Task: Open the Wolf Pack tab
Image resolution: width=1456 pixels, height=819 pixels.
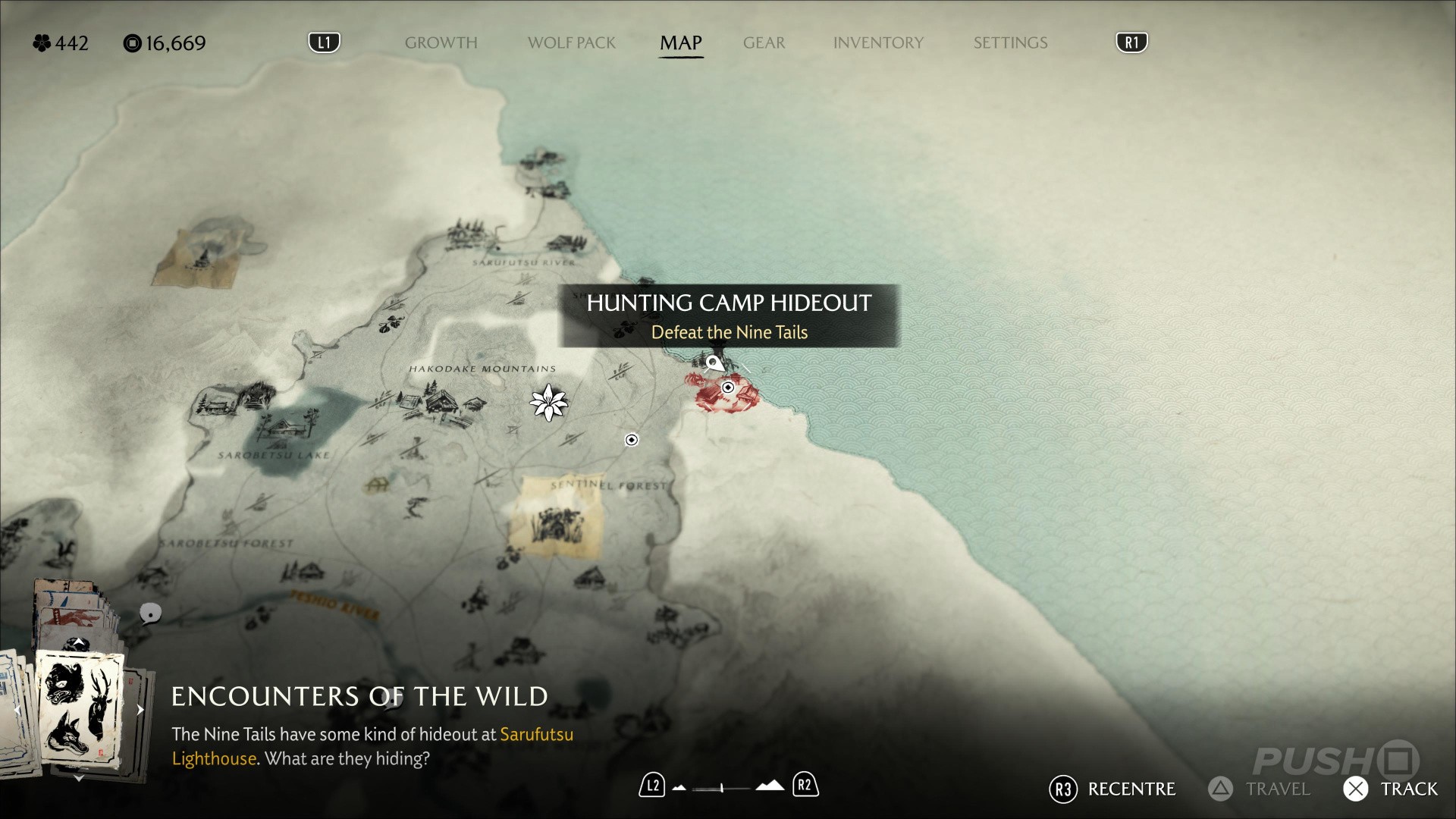Action: pyautogui.click(x=571, y=43)
